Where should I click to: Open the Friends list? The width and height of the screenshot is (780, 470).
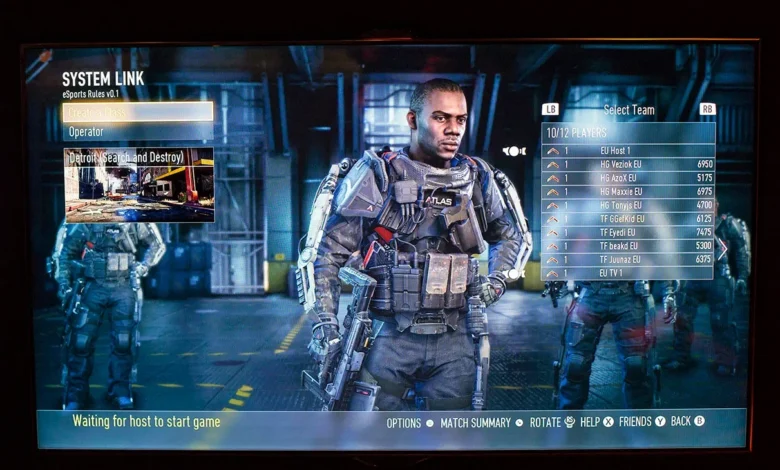(641, 422)
